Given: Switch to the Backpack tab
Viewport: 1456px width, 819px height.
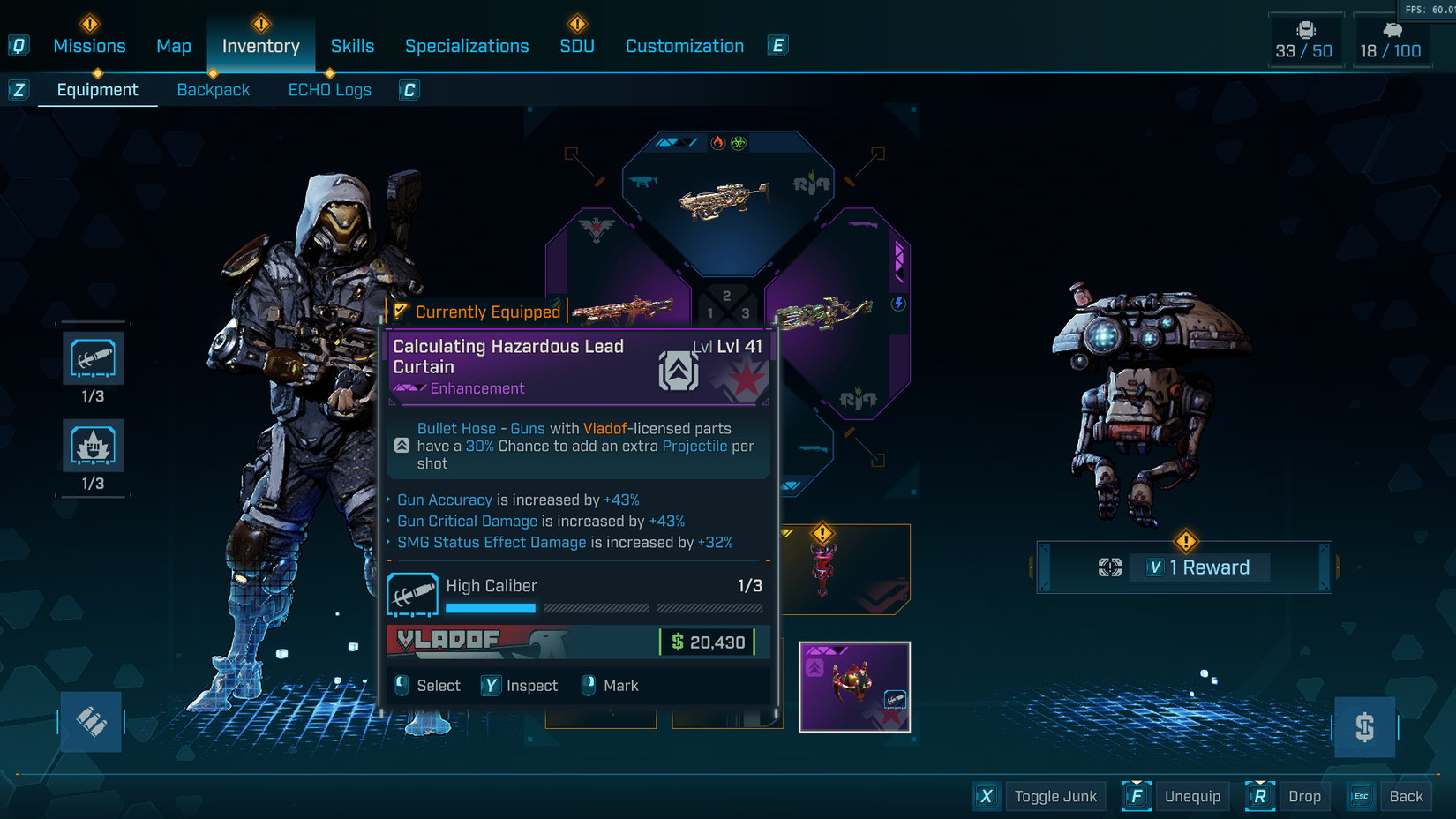Looking at the screenshot, I should click(x=213, y=89).
